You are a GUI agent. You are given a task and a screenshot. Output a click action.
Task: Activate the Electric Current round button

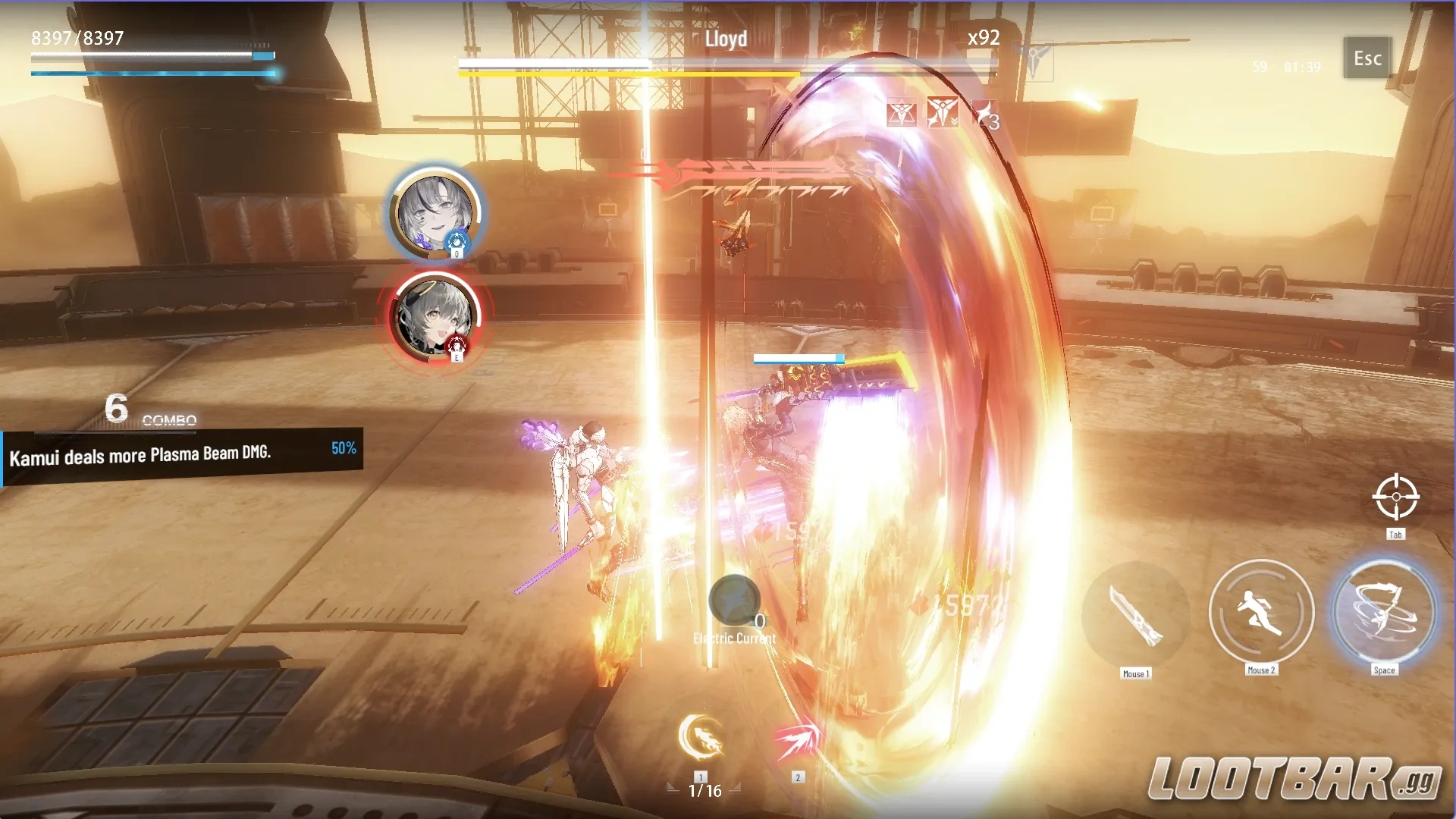click(733, 601)
